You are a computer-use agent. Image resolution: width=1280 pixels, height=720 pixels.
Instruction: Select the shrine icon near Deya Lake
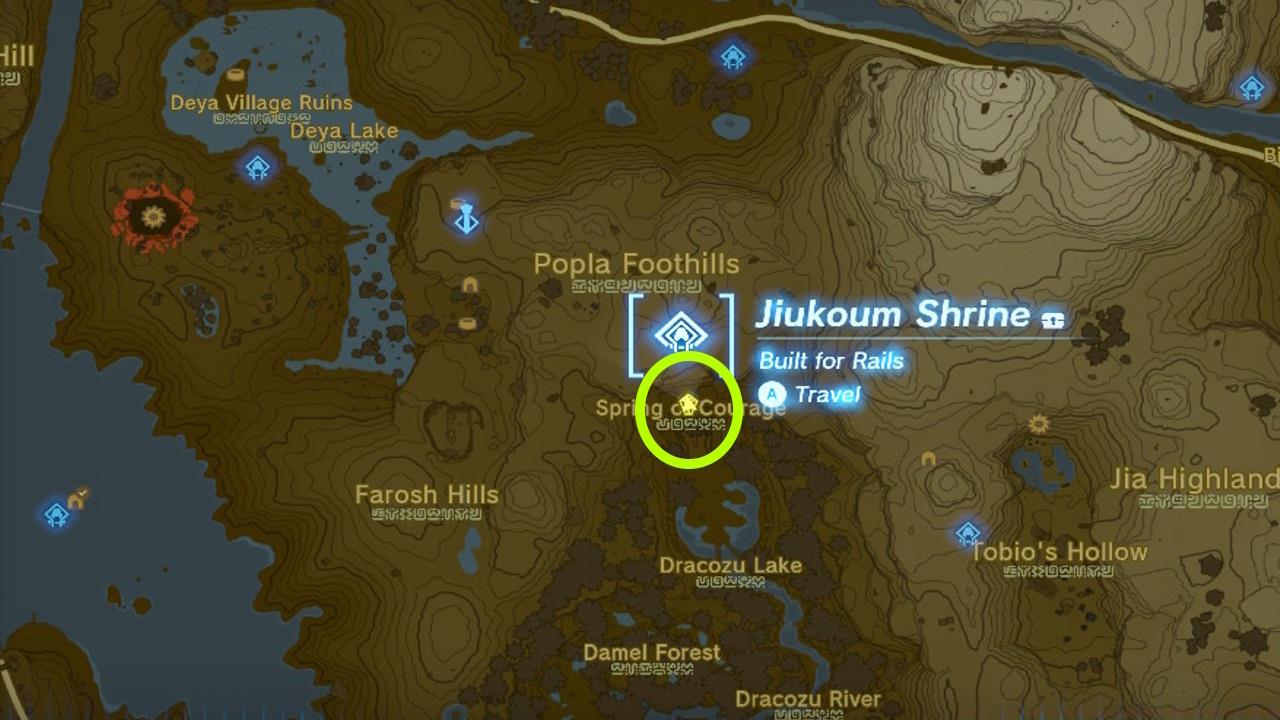point(258,168)
